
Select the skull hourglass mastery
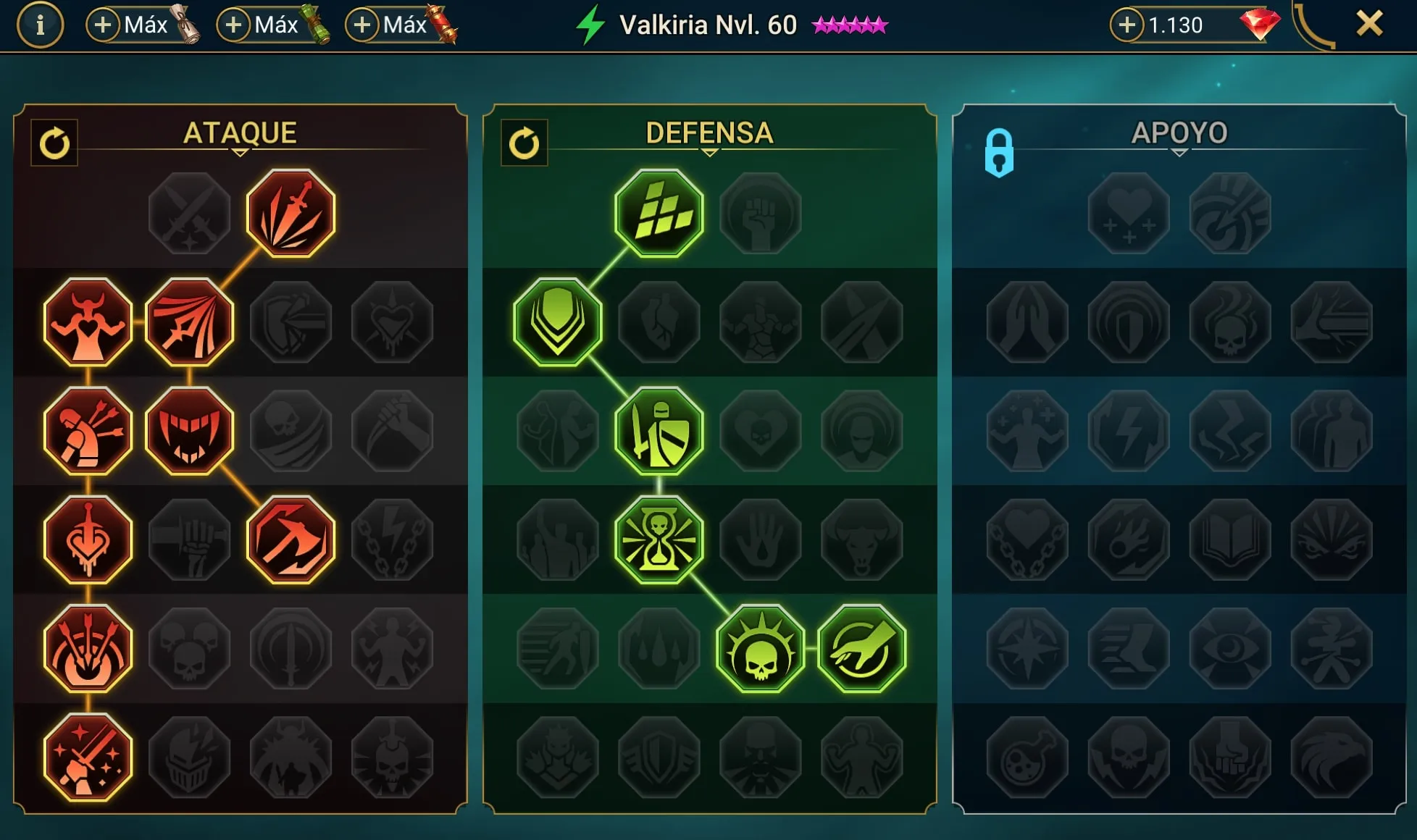coord(659,539)
